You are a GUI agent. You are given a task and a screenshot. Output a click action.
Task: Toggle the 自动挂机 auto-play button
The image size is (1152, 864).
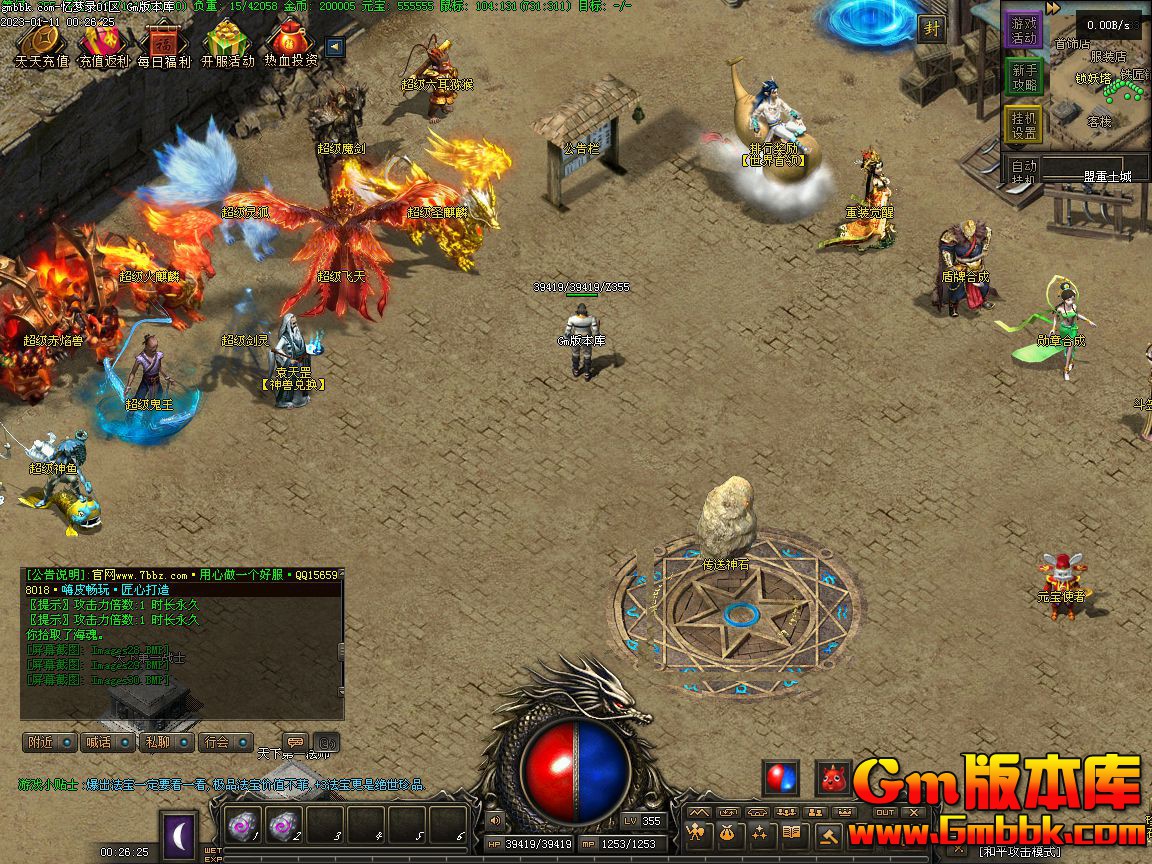[x=1023, y=172]
